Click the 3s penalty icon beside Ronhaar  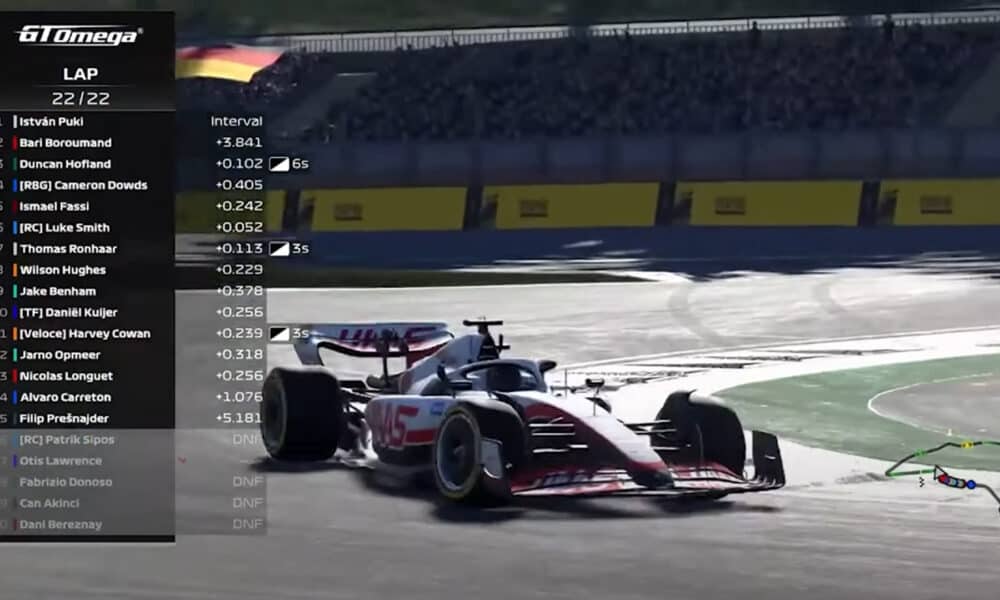(279, 249)
